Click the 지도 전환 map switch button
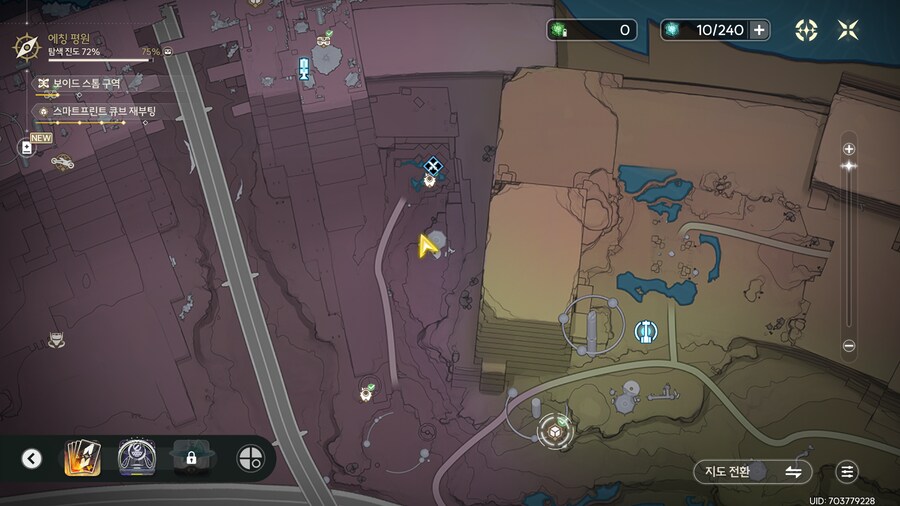The image size is (900, 506). tap(750, 471)
